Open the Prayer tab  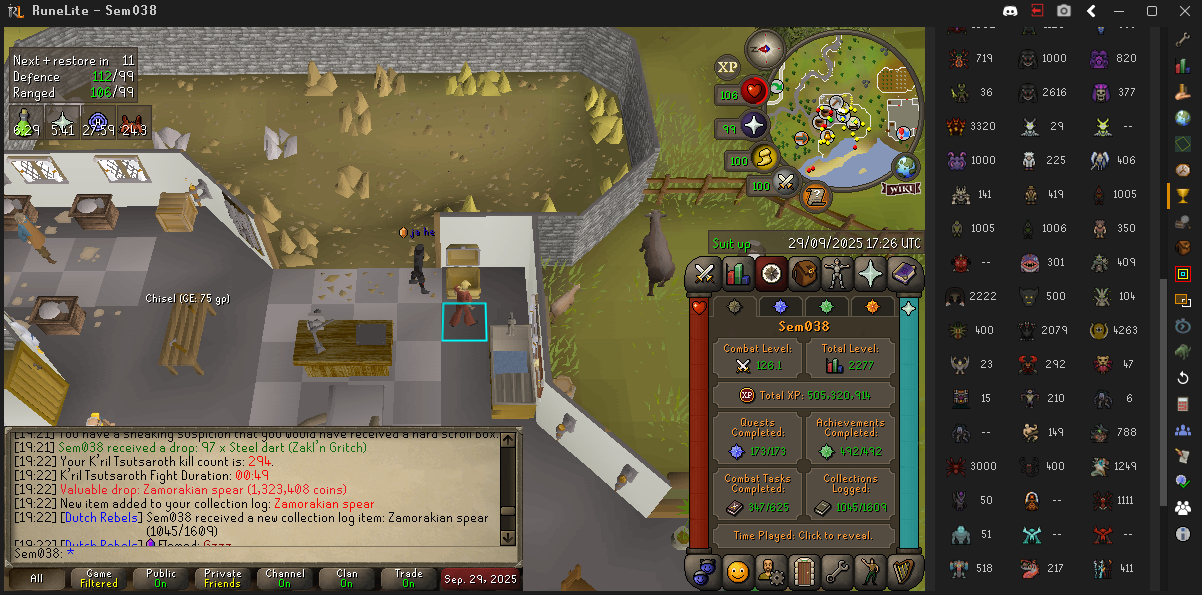tap(870, 272)
